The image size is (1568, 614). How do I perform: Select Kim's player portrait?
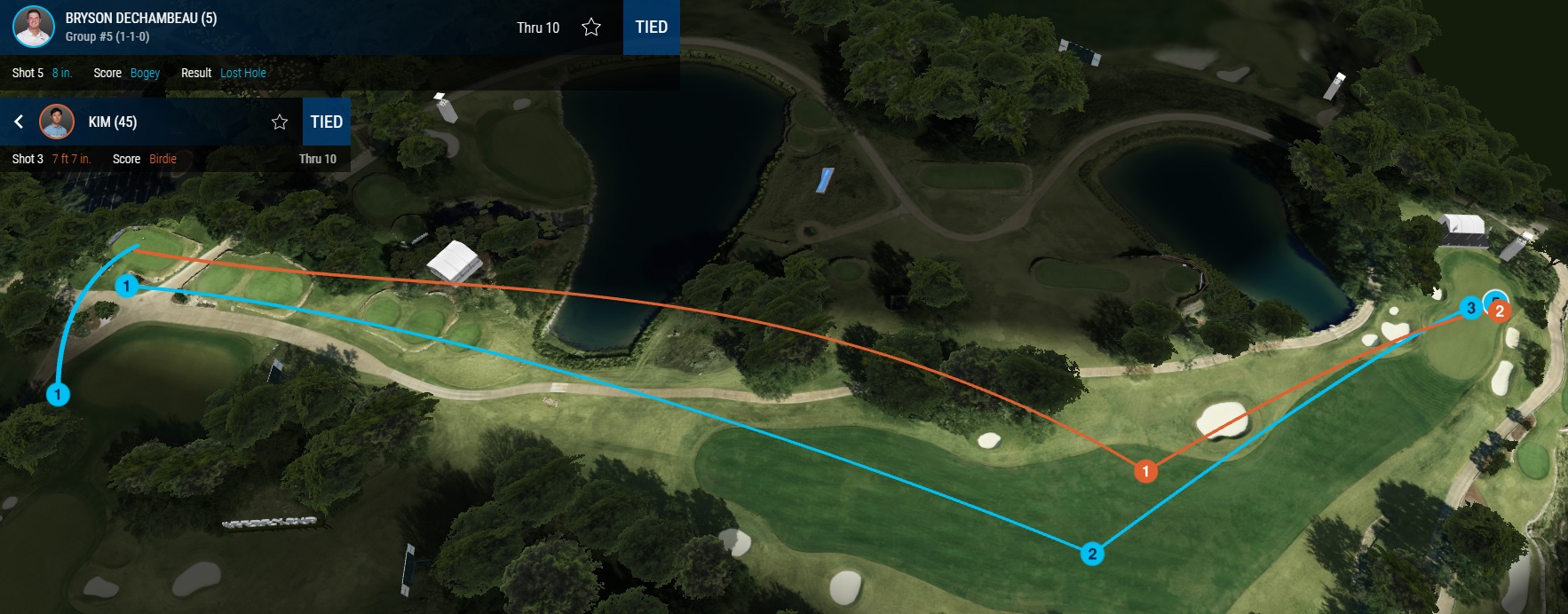click(57, 122)
